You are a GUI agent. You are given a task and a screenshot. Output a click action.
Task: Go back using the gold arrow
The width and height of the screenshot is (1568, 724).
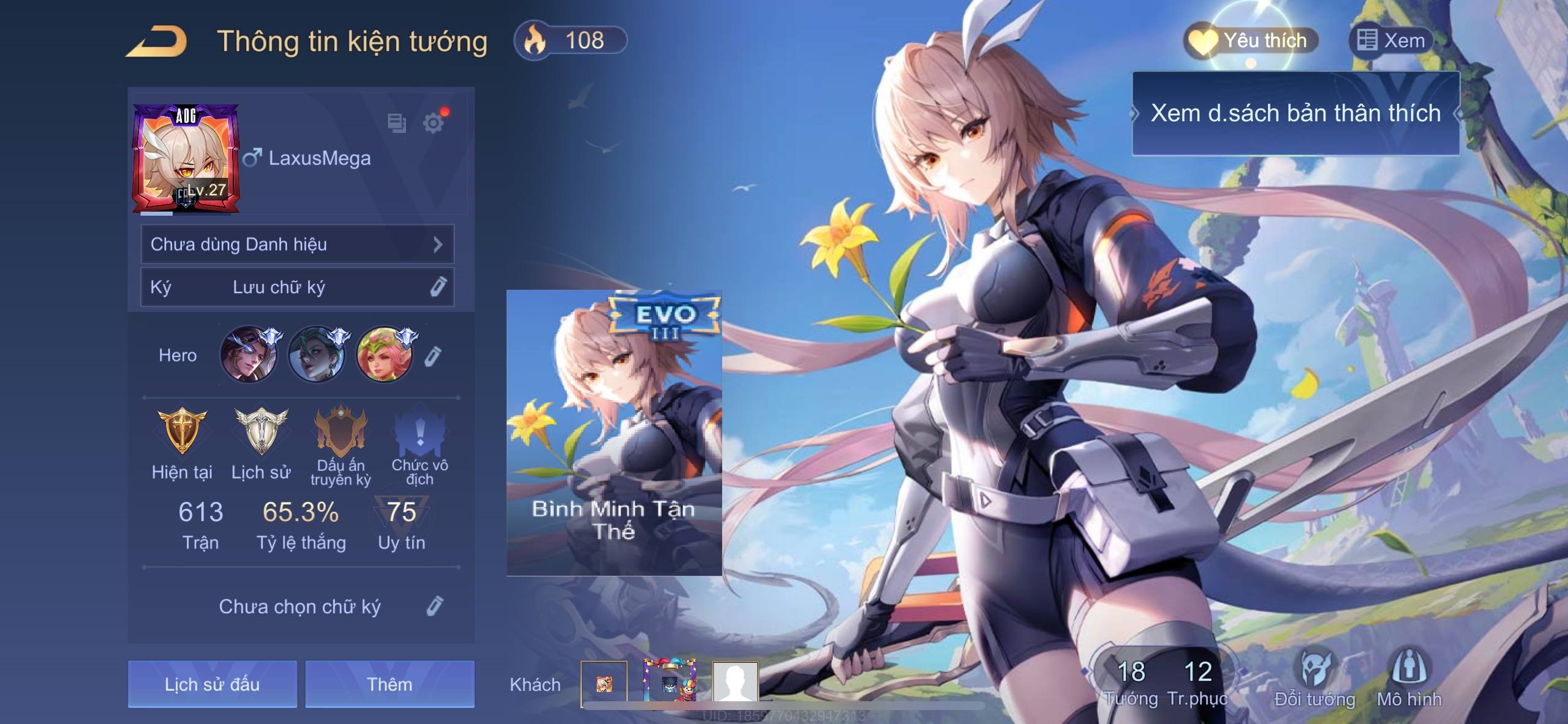click(157, 42)
